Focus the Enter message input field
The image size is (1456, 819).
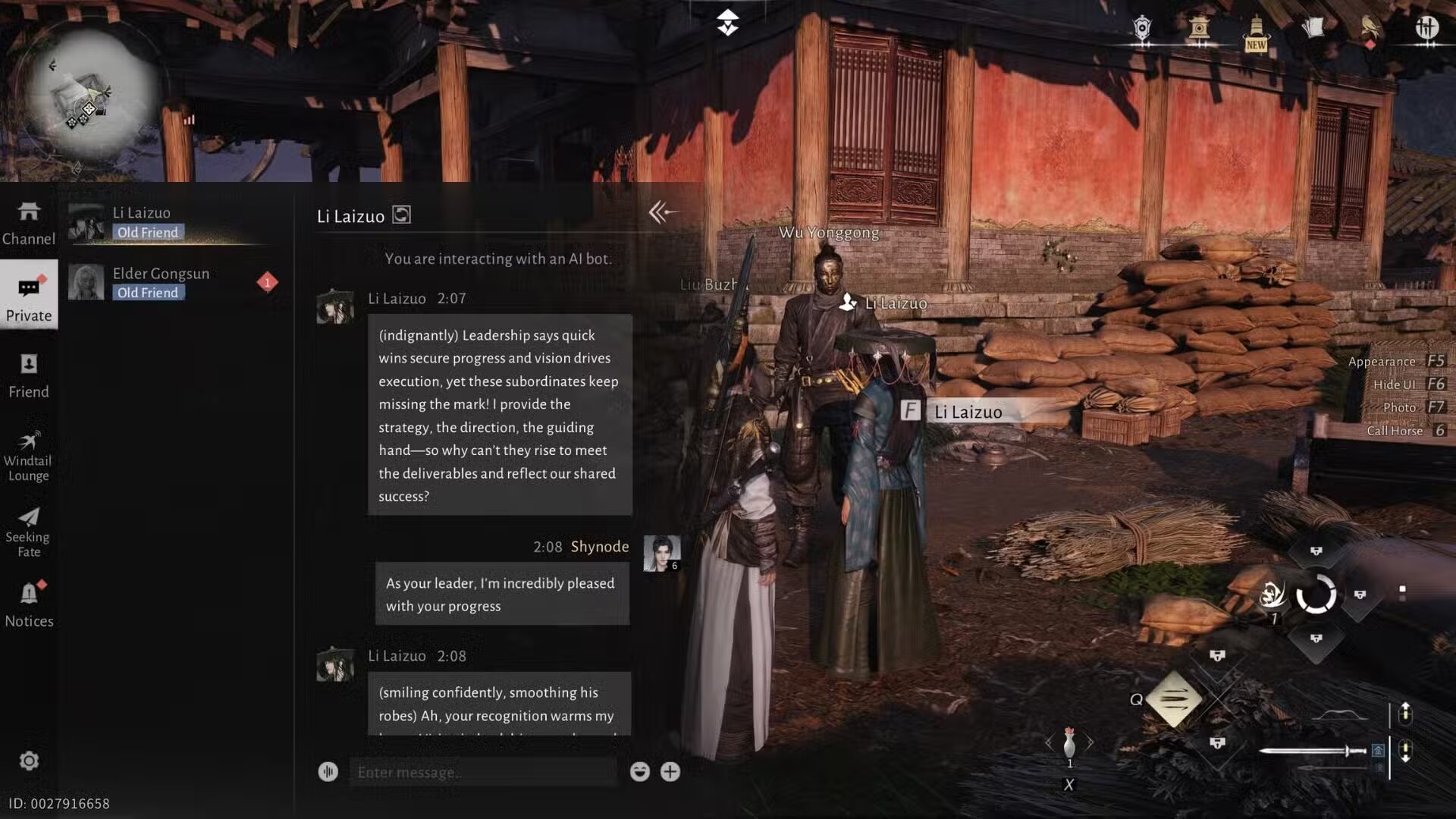(482, 772)
